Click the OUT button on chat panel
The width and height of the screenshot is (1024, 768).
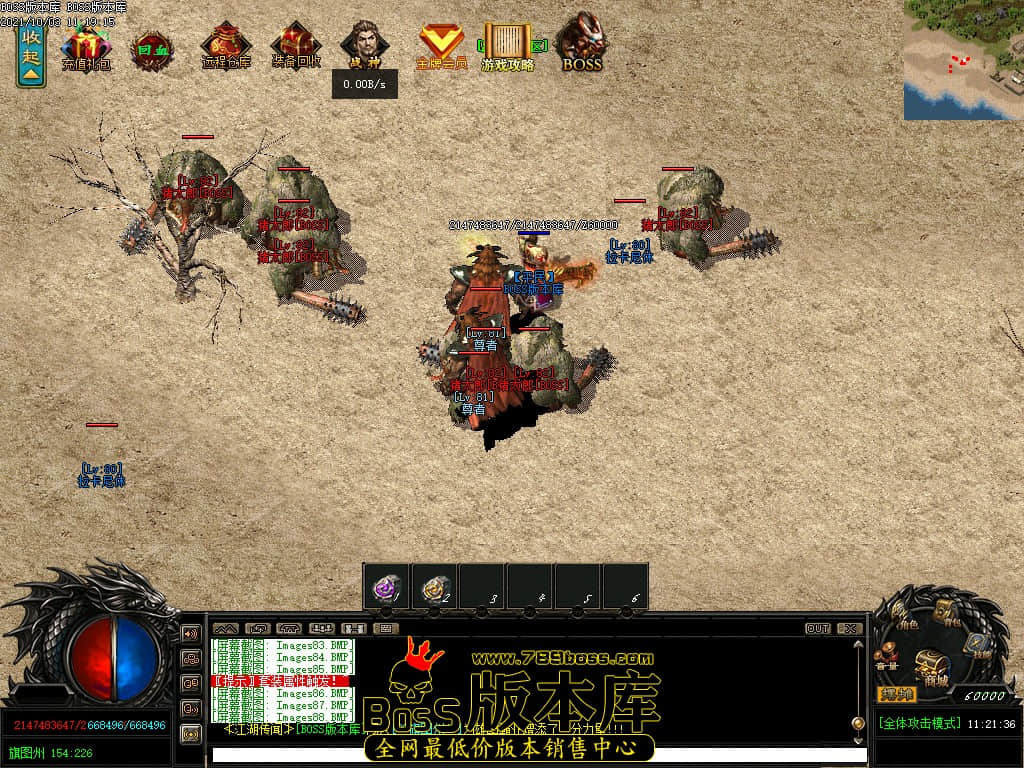click(817, 629)
